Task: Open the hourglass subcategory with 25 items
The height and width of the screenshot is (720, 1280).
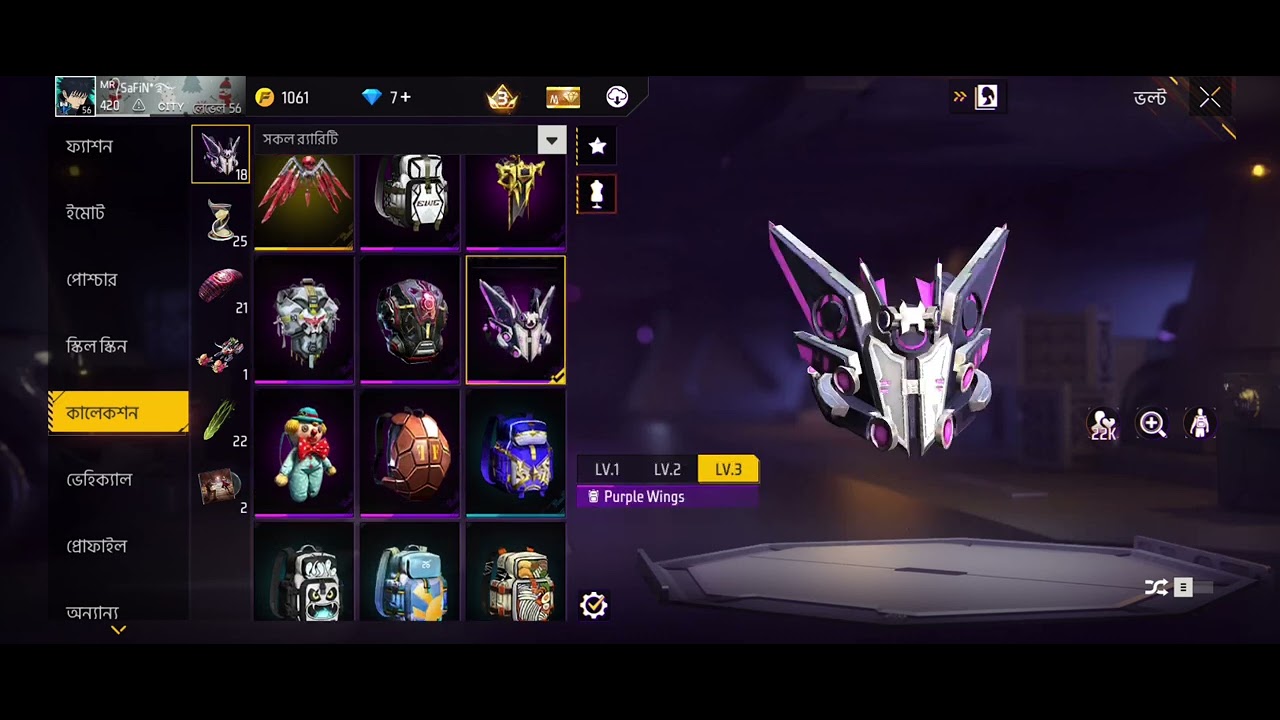Action: 221,220
